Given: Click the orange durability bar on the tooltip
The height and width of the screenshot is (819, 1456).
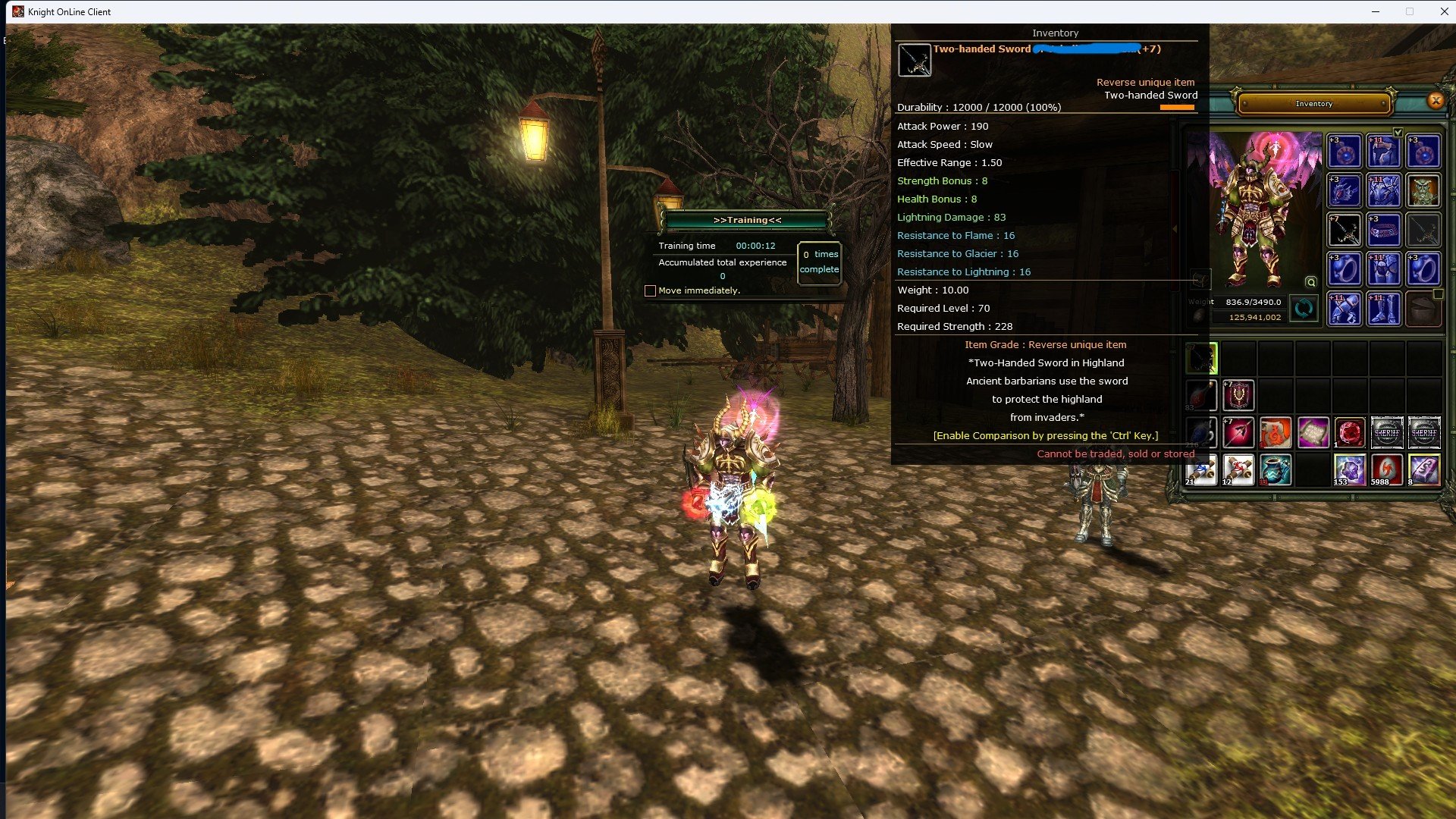Looking at the screenshot, I should point(1178,107).
